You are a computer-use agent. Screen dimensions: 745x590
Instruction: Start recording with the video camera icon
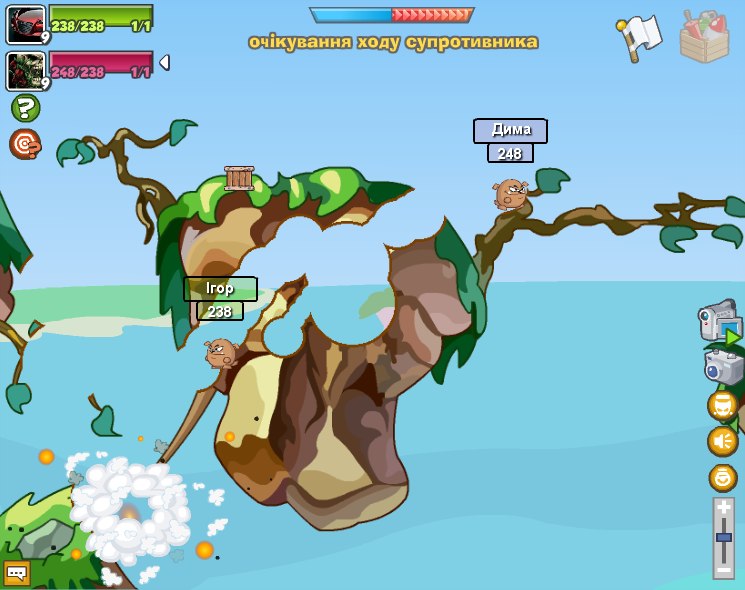pos(720,323)
